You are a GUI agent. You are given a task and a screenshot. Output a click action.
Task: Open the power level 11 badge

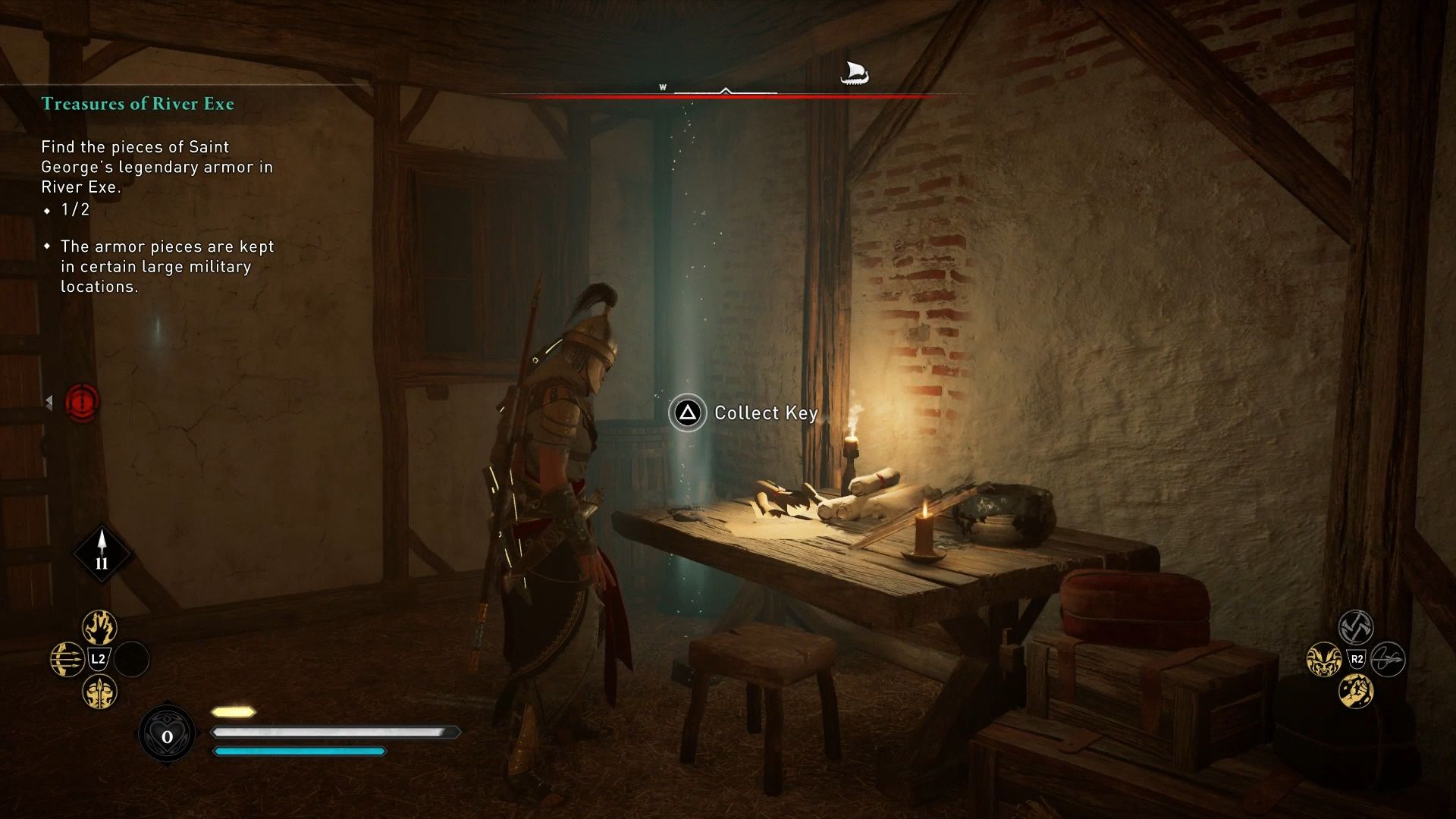tap(101, 554)
